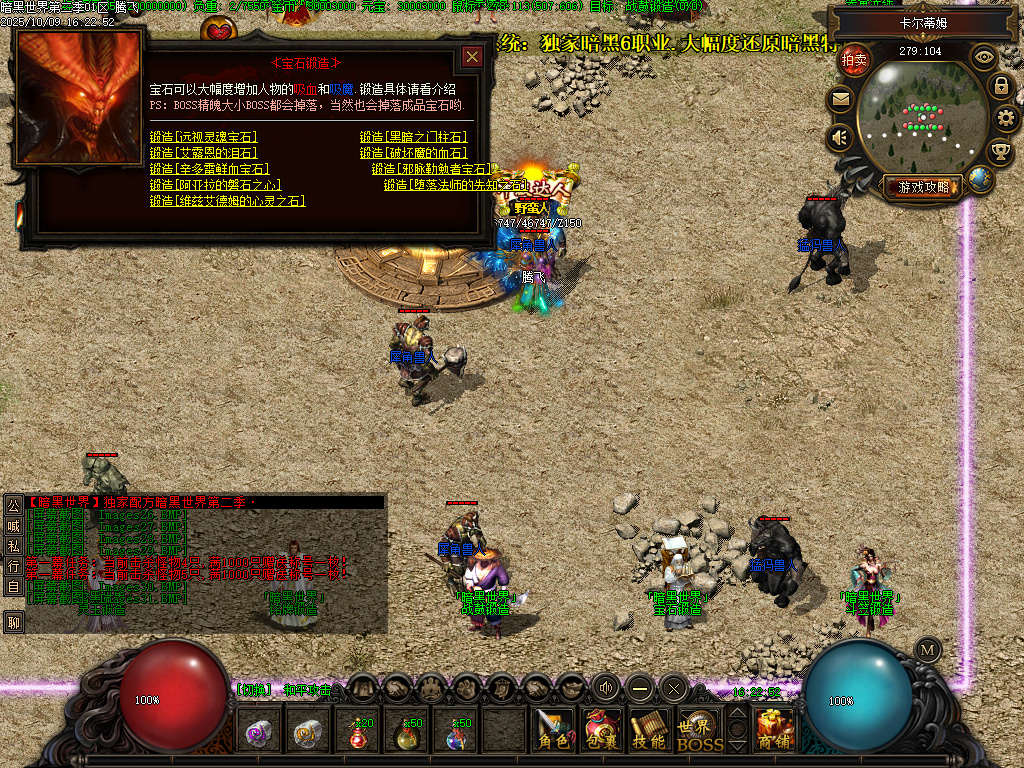Close the 宝石锻造 dialog window
This screenshot has width=1024, height=768.
pyautogui.click(x=472, y=57)
